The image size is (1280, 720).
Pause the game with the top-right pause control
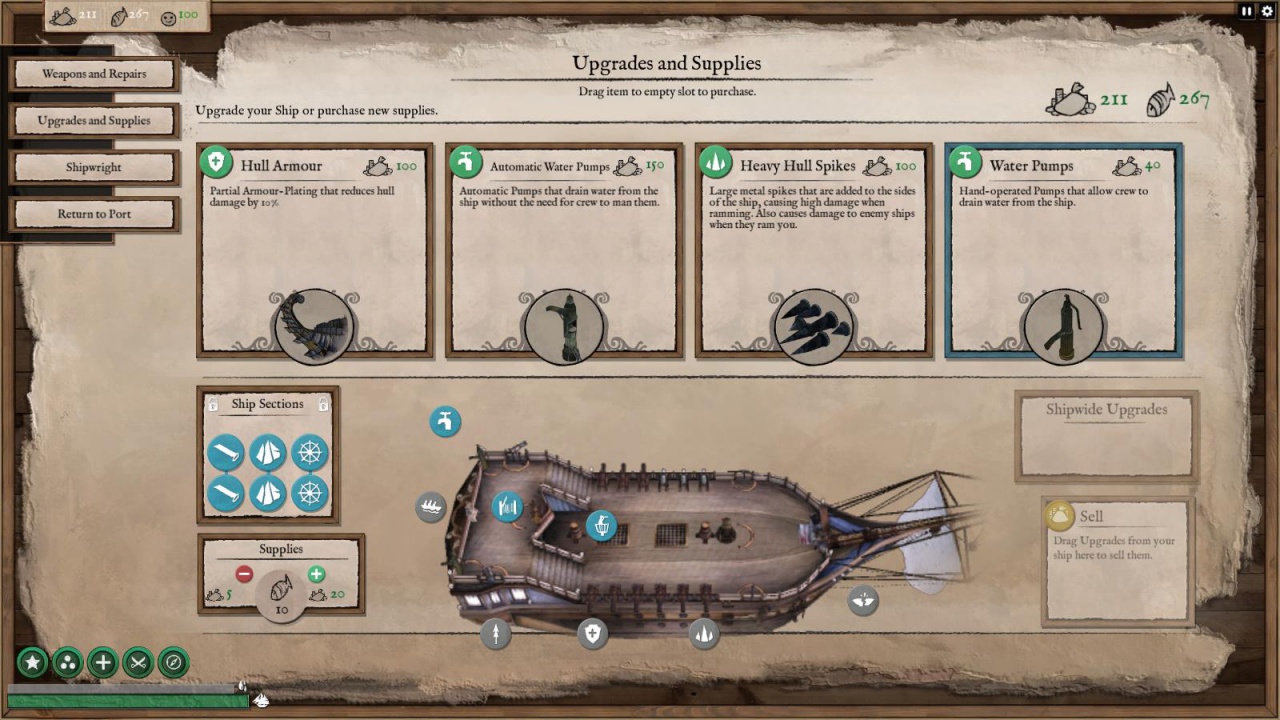[x=1244, y=11]
